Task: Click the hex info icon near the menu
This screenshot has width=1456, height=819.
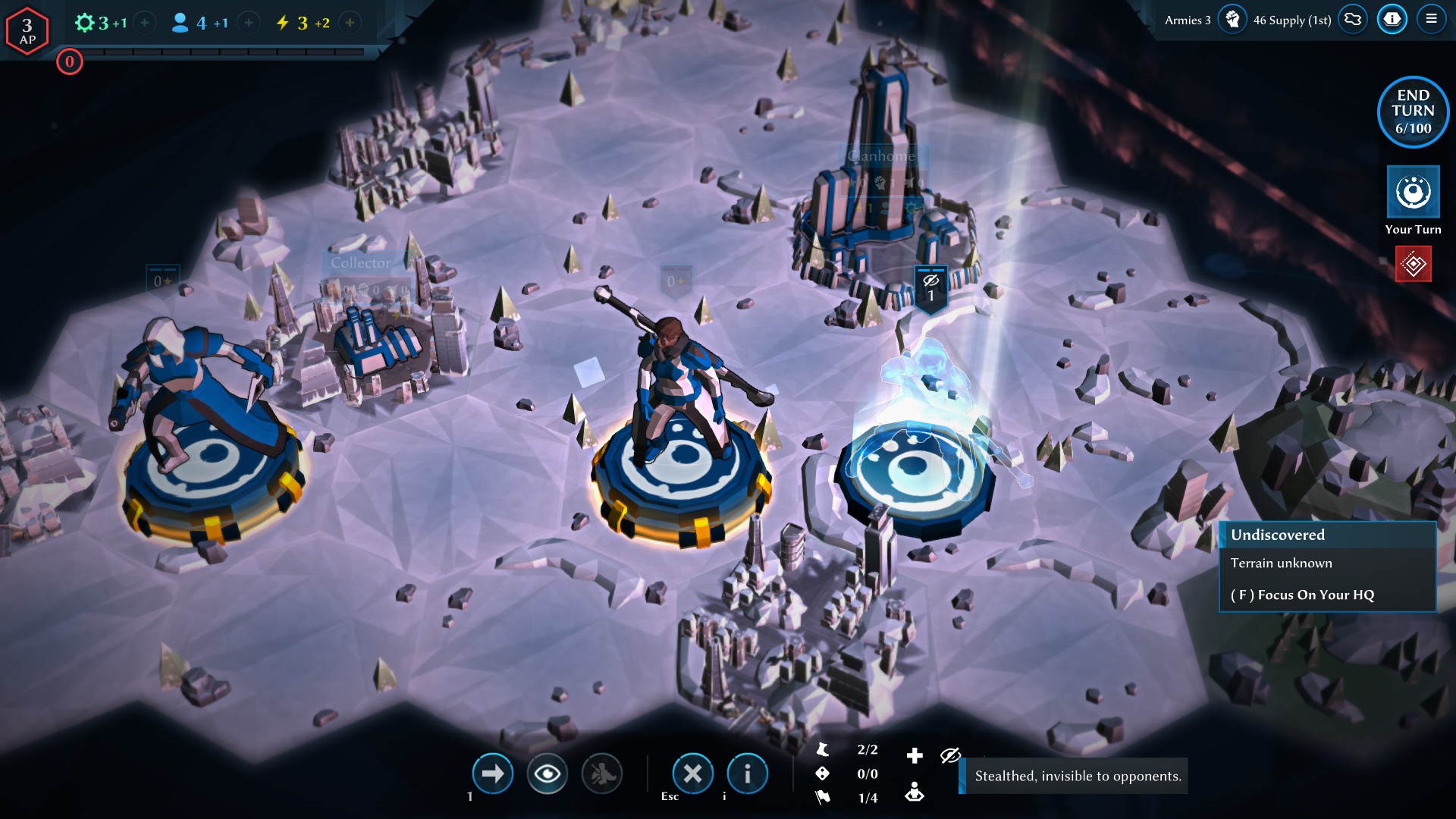Action: click(1392, 19)
